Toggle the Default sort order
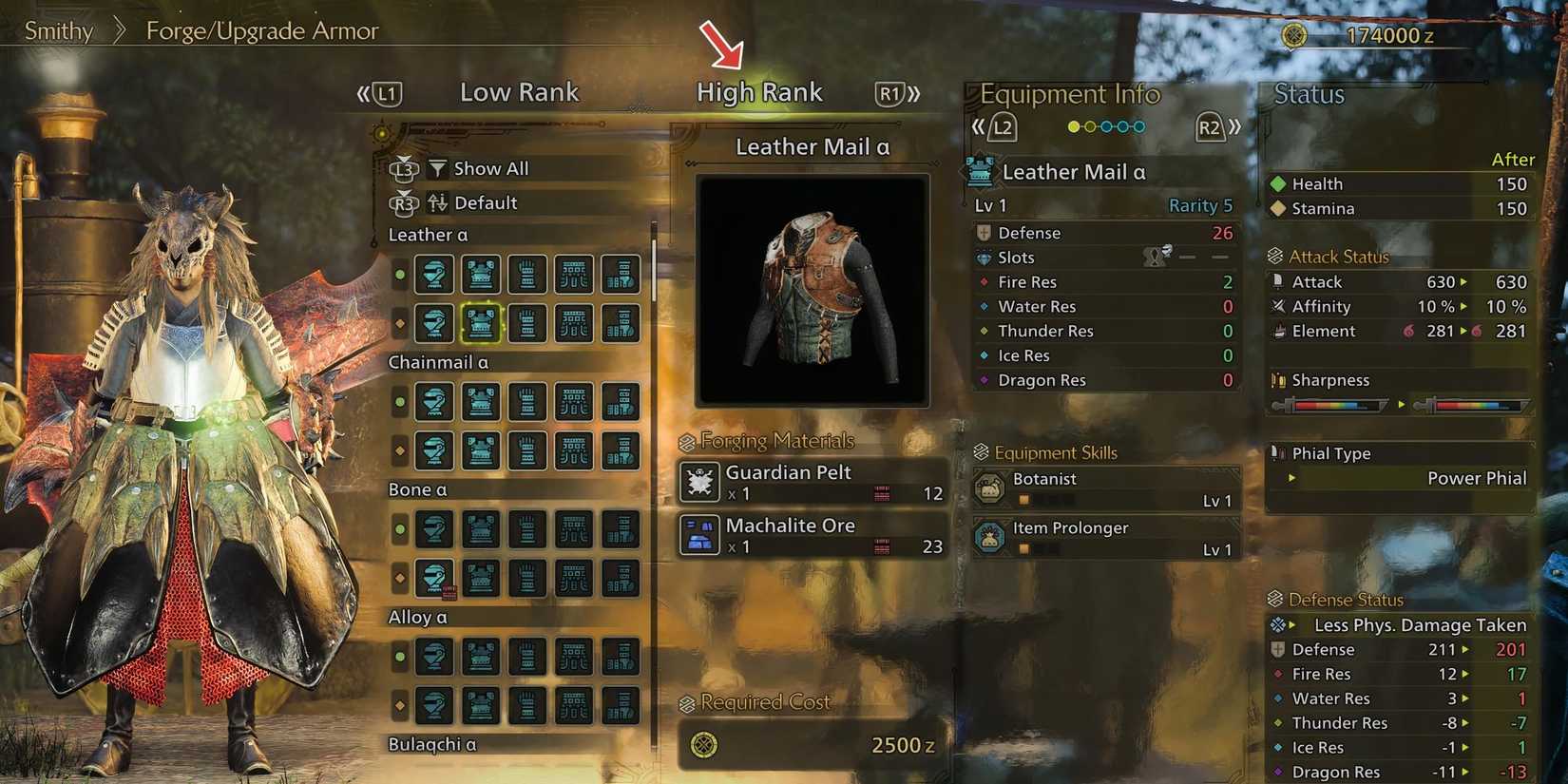The image size is (1568, 784). (485, 202)
